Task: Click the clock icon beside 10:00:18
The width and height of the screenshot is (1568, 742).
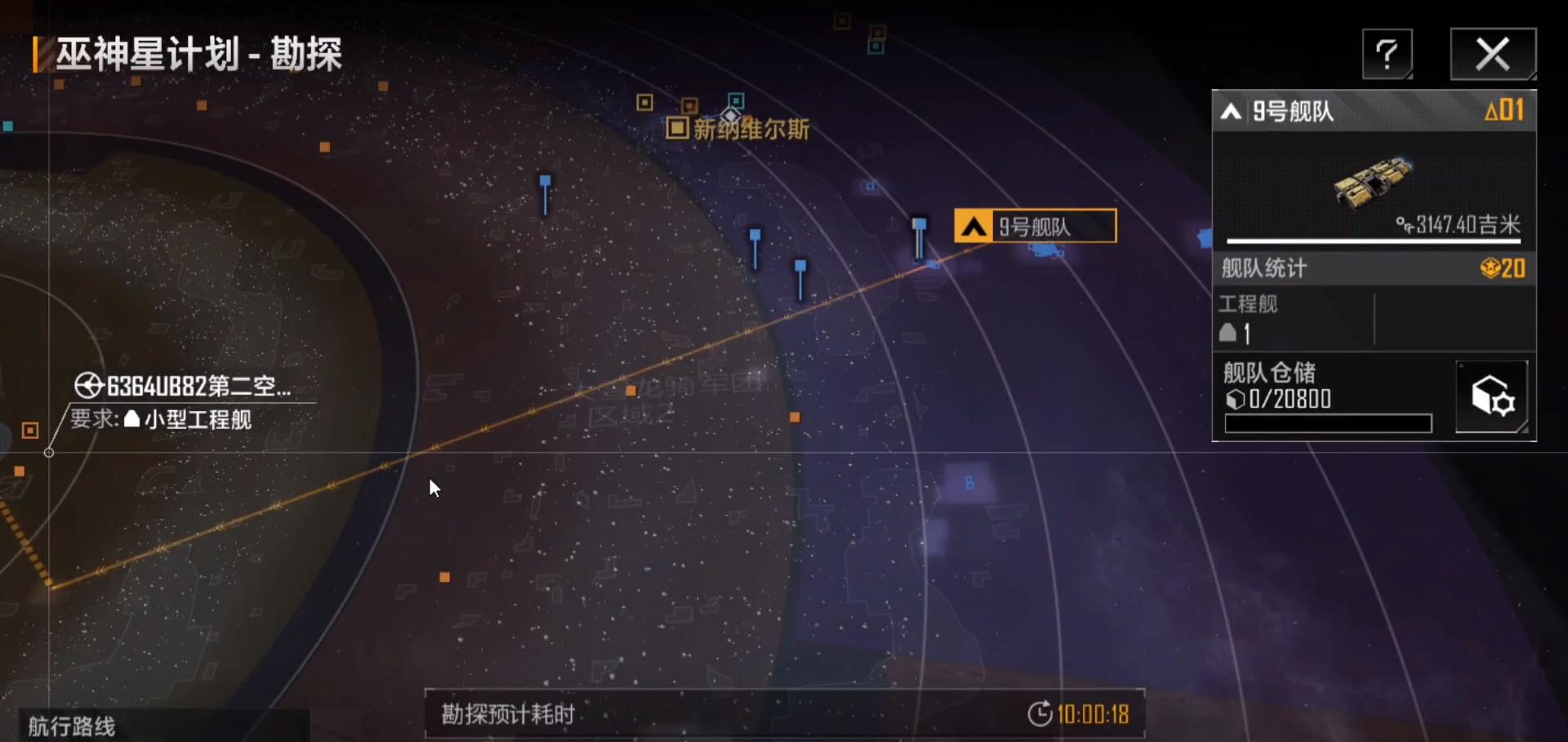Action: (1038, 713)
